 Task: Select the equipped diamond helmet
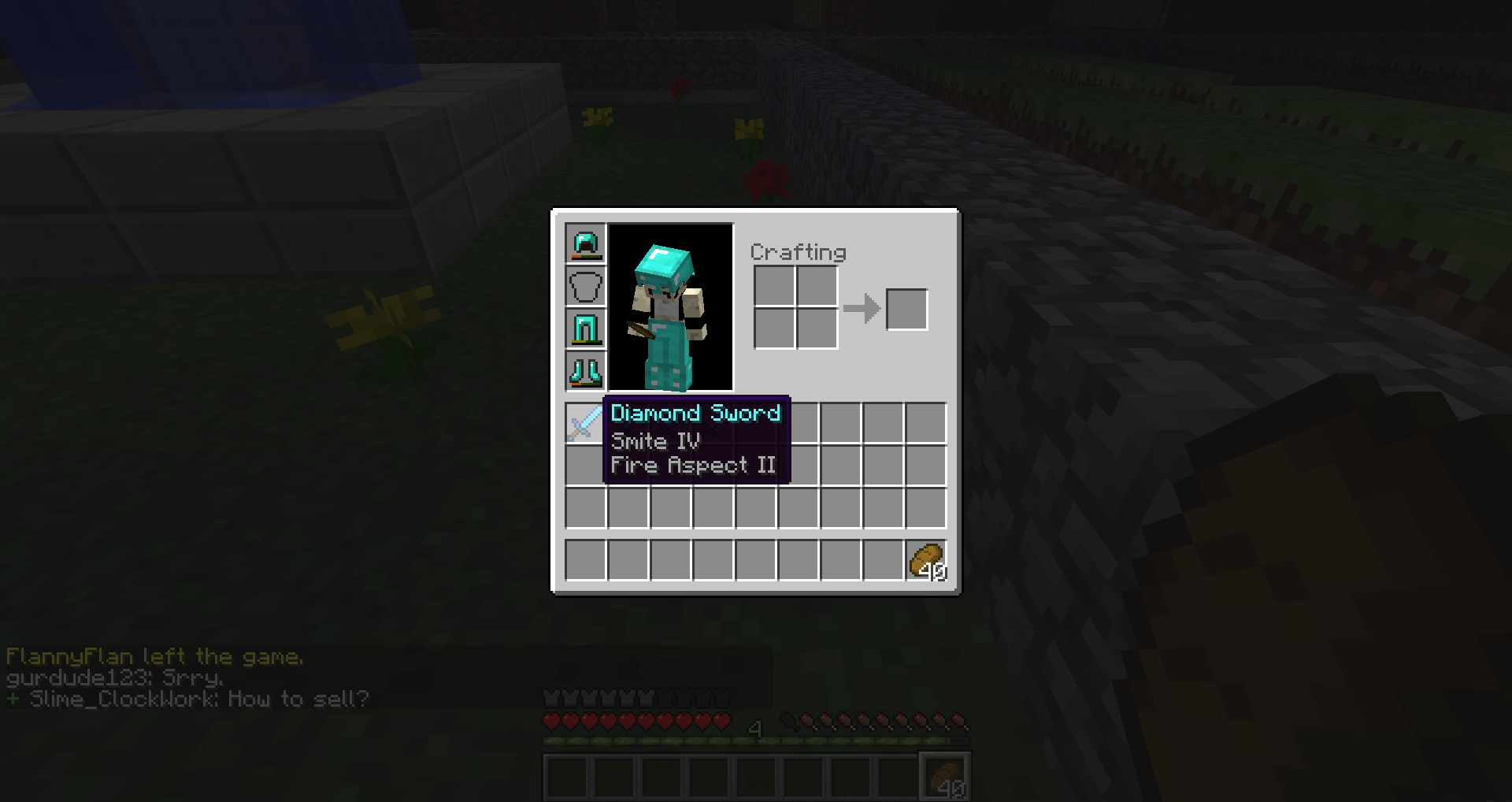584,243
